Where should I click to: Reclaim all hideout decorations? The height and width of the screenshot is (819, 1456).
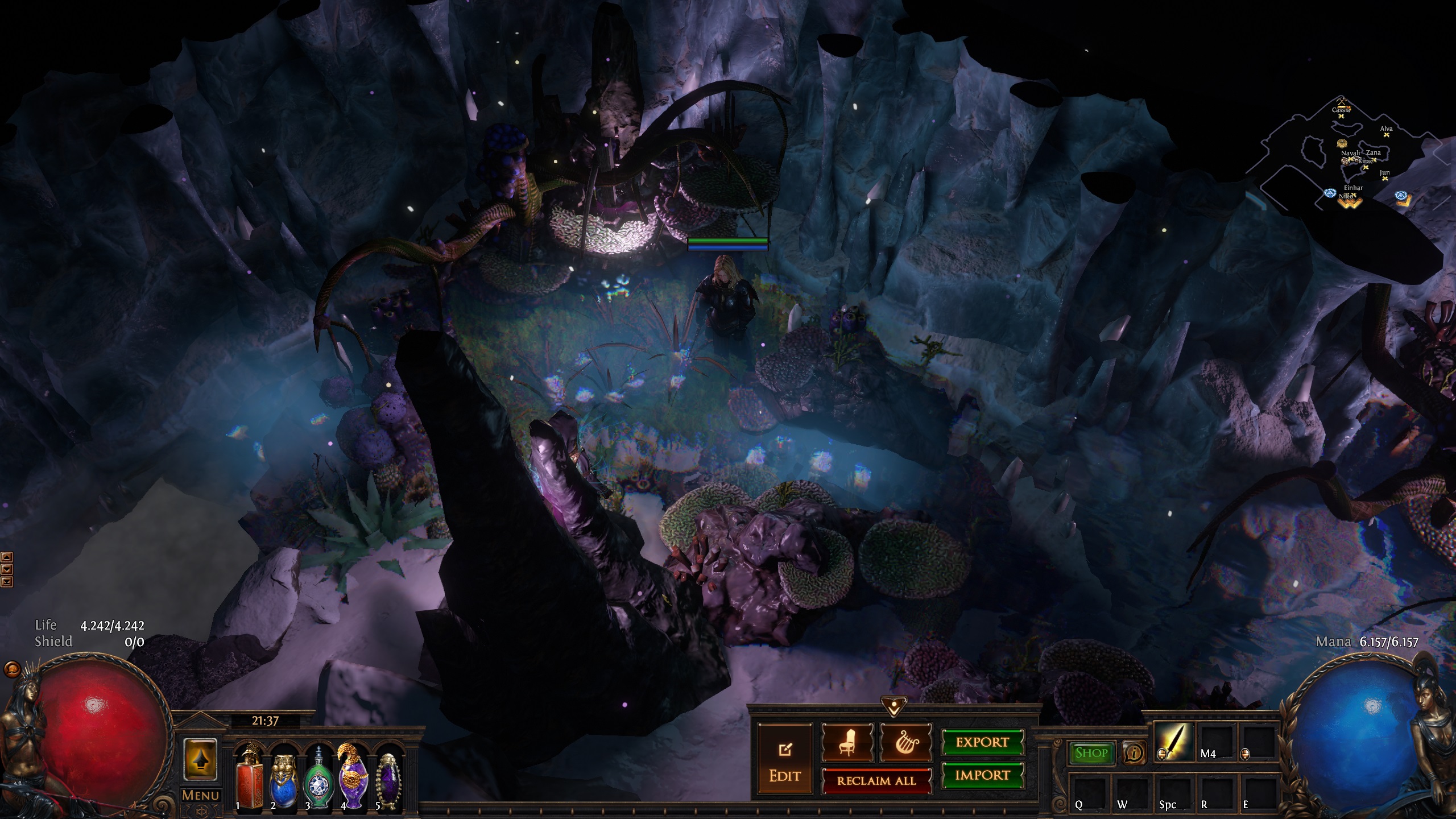point(876,780)
